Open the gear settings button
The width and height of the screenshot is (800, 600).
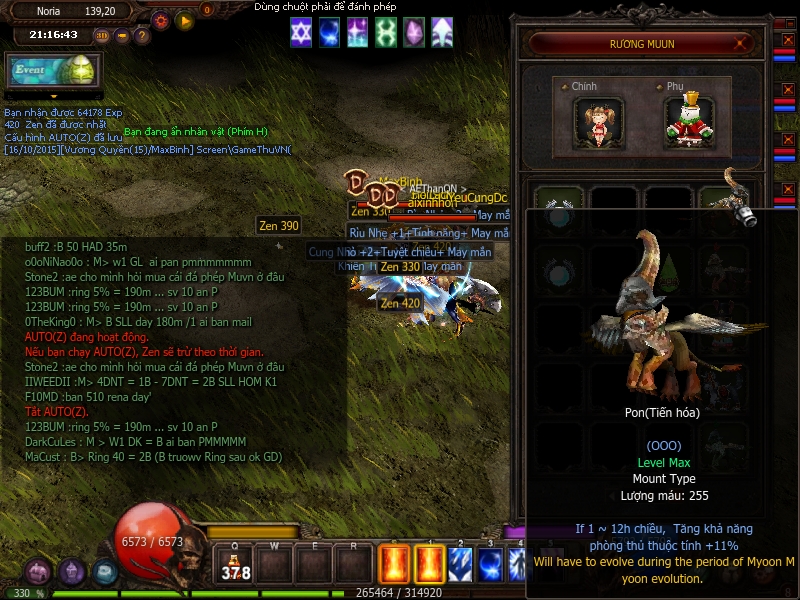coord(161,20)
